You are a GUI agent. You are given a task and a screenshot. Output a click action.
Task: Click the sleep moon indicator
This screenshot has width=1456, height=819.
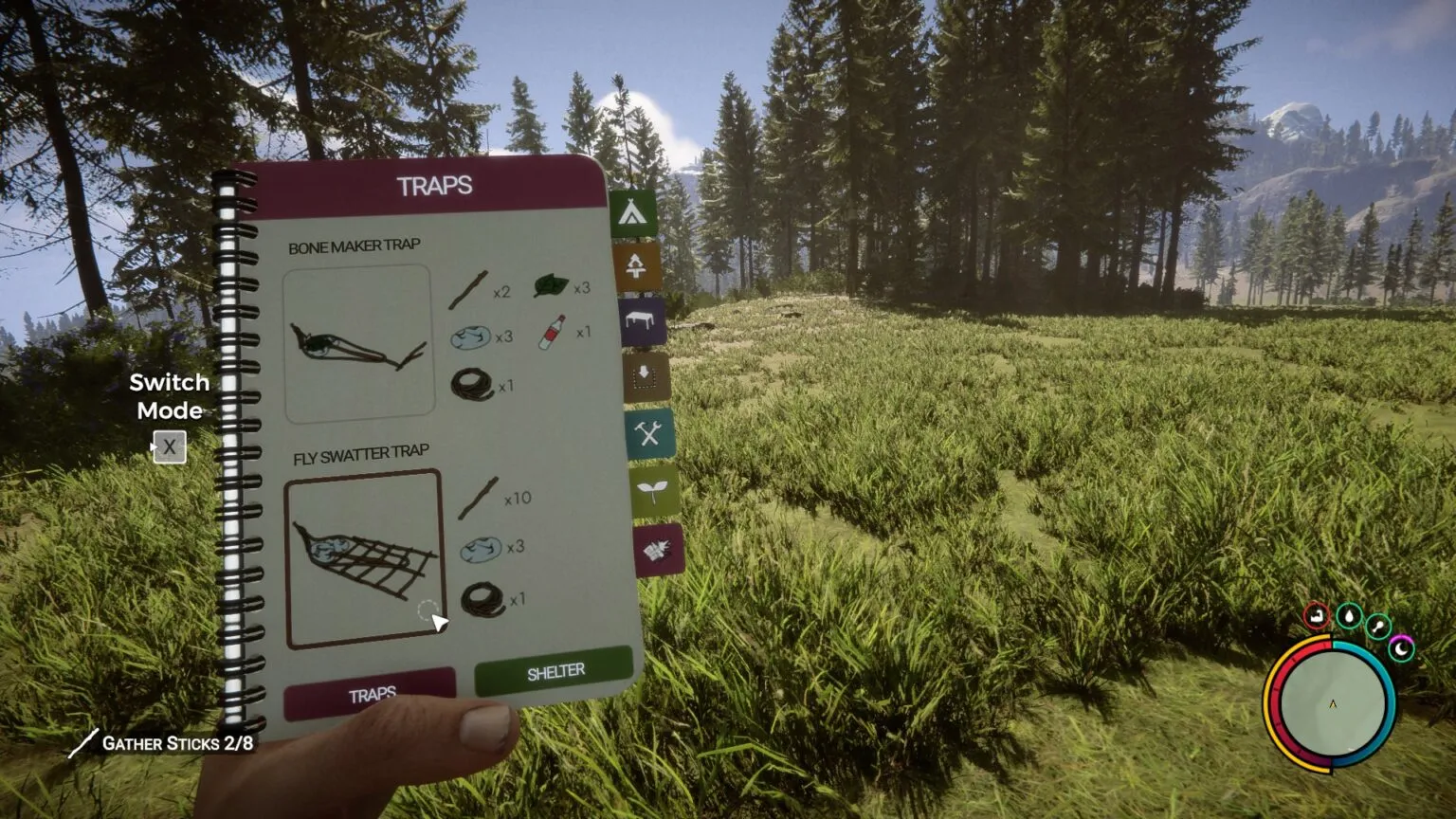point(1401,649)
